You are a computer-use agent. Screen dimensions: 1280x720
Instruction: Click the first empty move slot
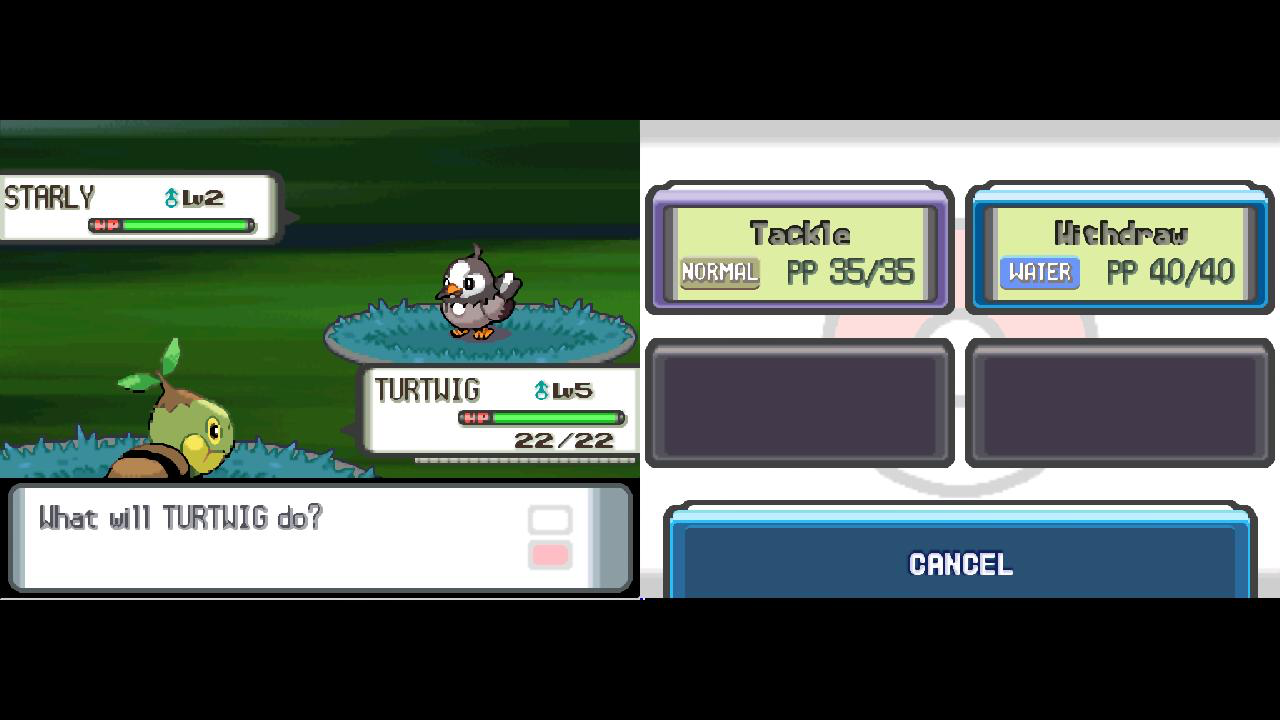[799, 403]
